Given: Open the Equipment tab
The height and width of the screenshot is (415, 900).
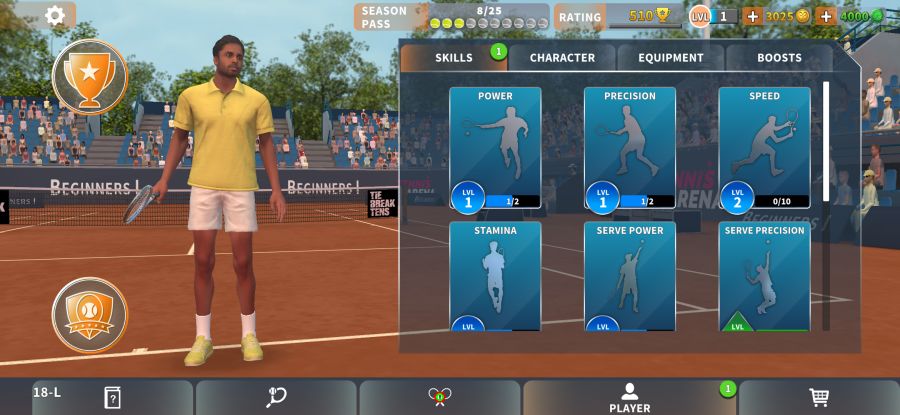Looking at the screenshot, I should pyautogui.click(x=671, y=58).
